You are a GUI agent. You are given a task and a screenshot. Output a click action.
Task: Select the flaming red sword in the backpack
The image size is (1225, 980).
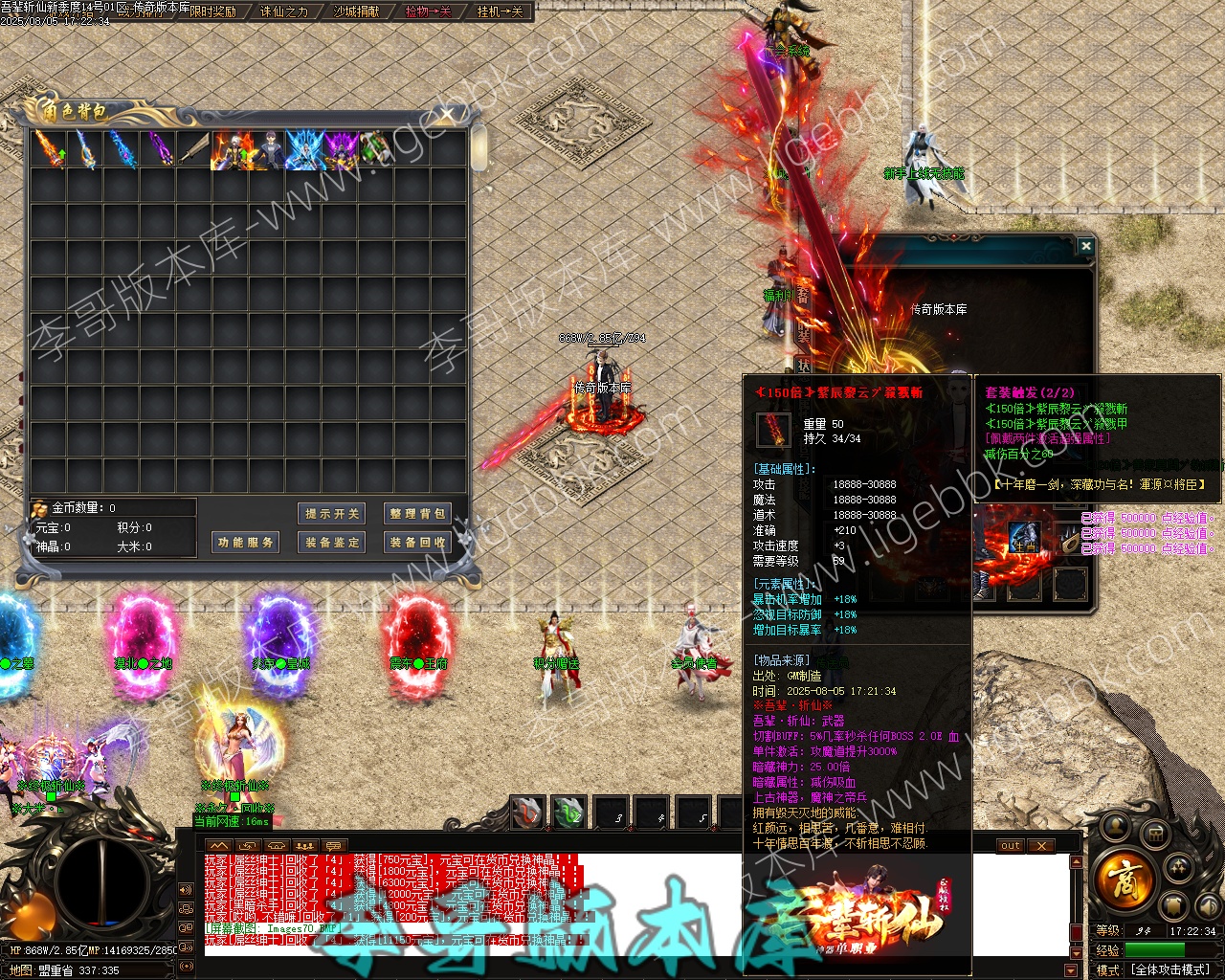tap(49, 150)
